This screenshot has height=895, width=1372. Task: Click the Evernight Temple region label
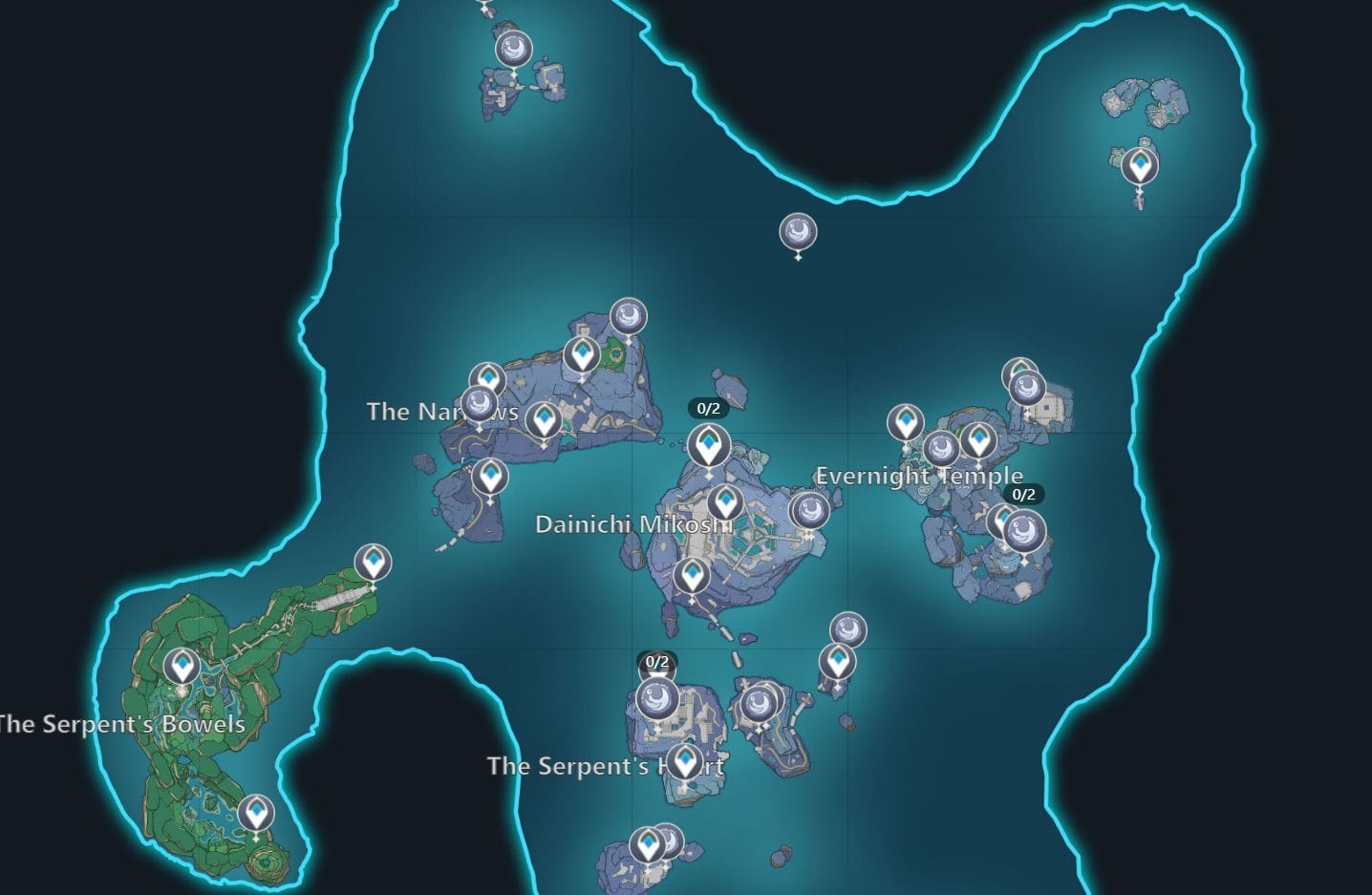[x=920, y=475]
